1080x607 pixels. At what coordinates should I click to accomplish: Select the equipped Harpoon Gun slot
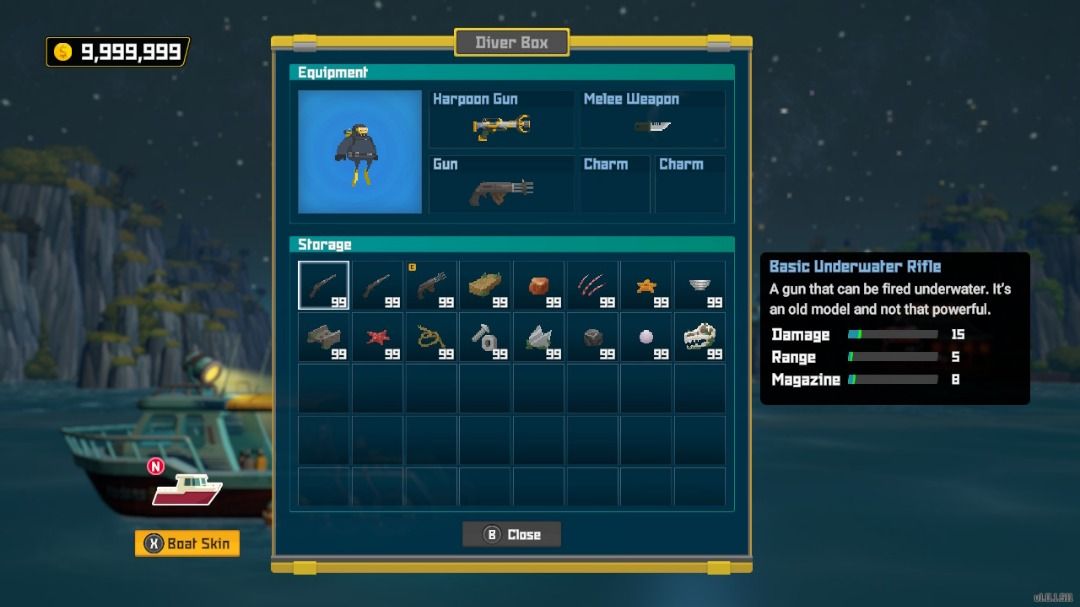pyautogui.click(x=501, y=119)
